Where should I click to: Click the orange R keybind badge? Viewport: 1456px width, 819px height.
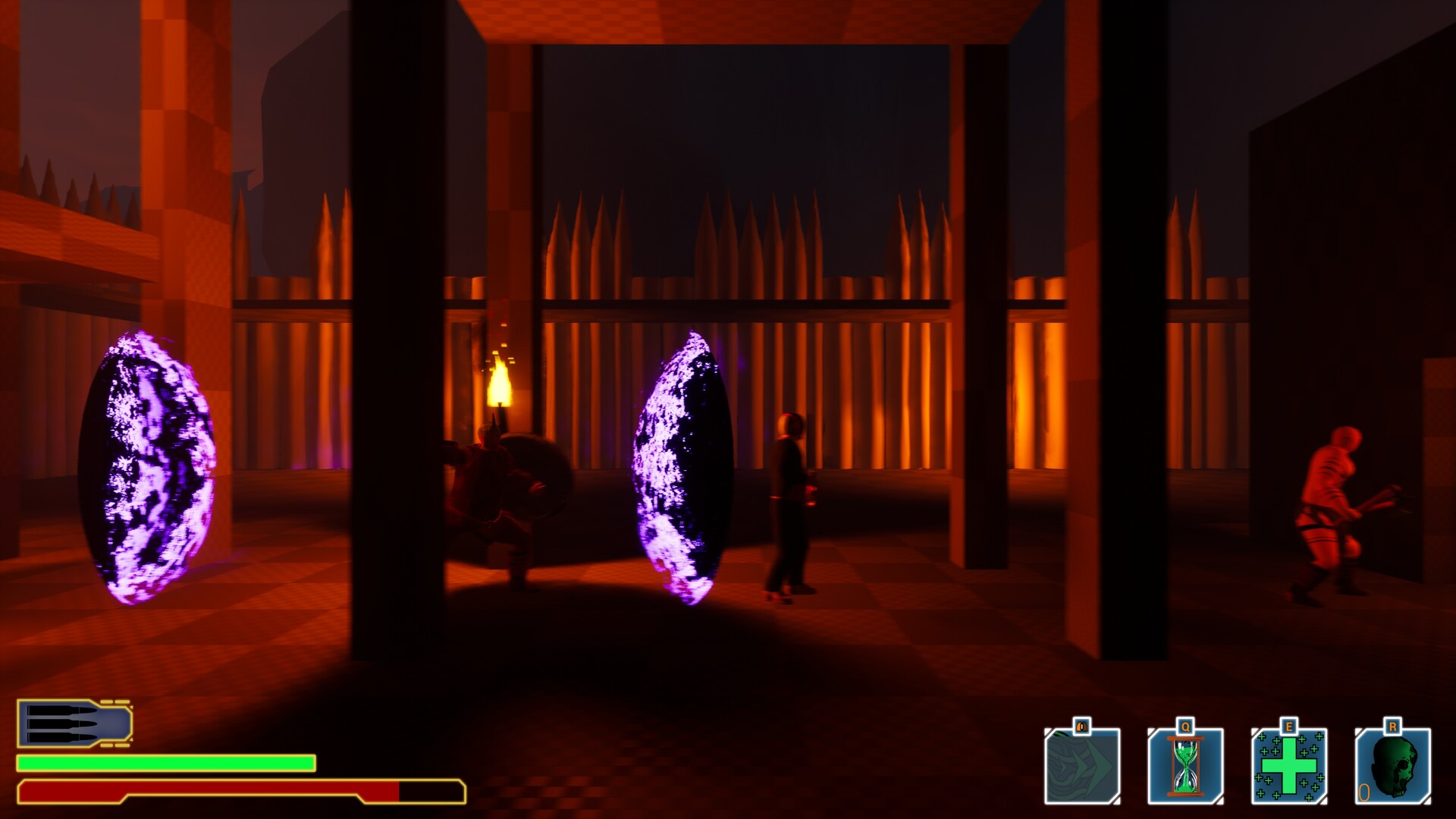(x=1394, y=725)
